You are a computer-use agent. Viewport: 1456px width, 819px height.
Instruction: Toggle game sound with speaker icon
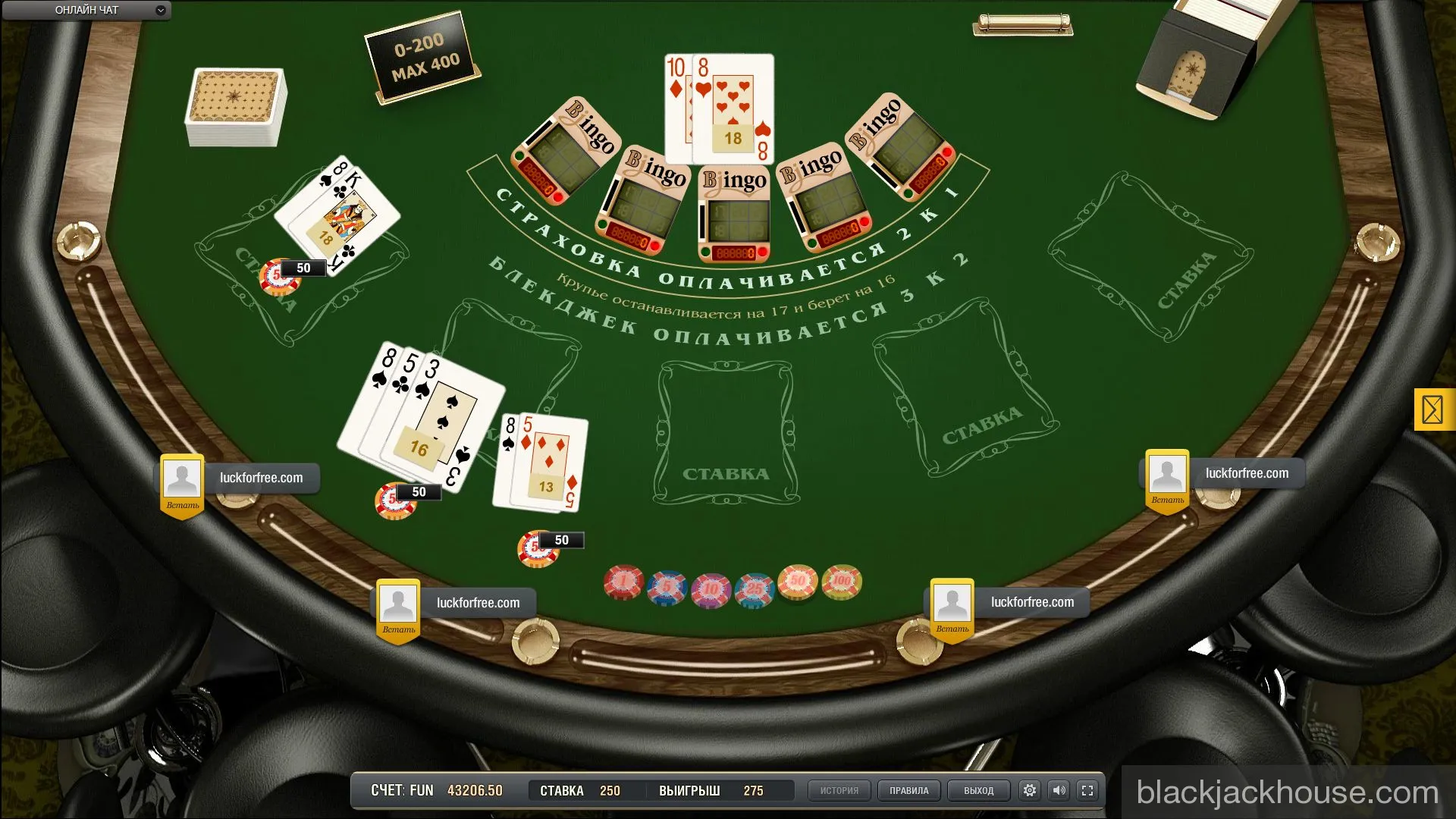(1059, 789)
